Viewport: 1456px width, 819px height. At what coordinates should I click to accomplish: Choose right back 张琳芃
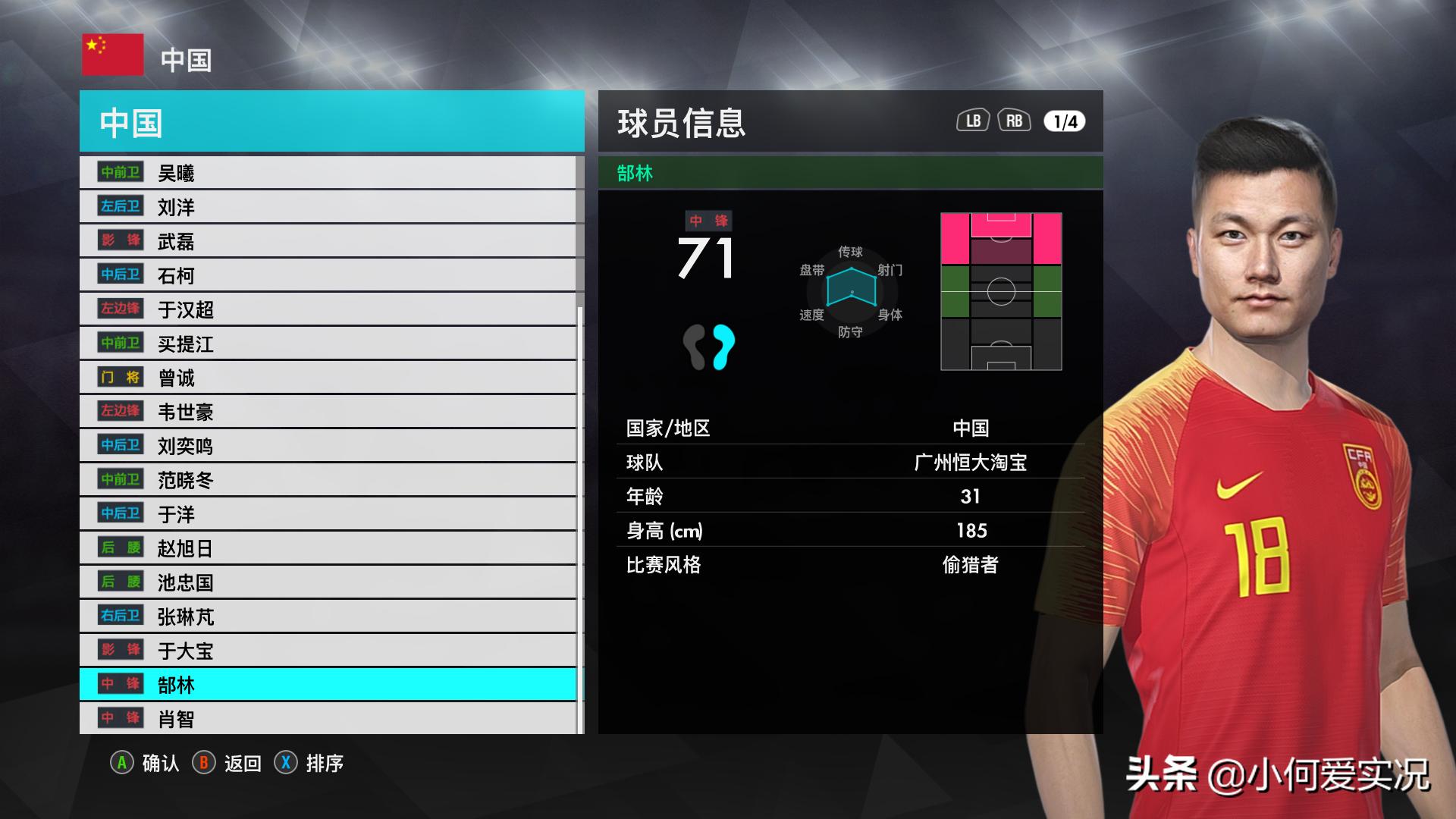click(328, 617)
